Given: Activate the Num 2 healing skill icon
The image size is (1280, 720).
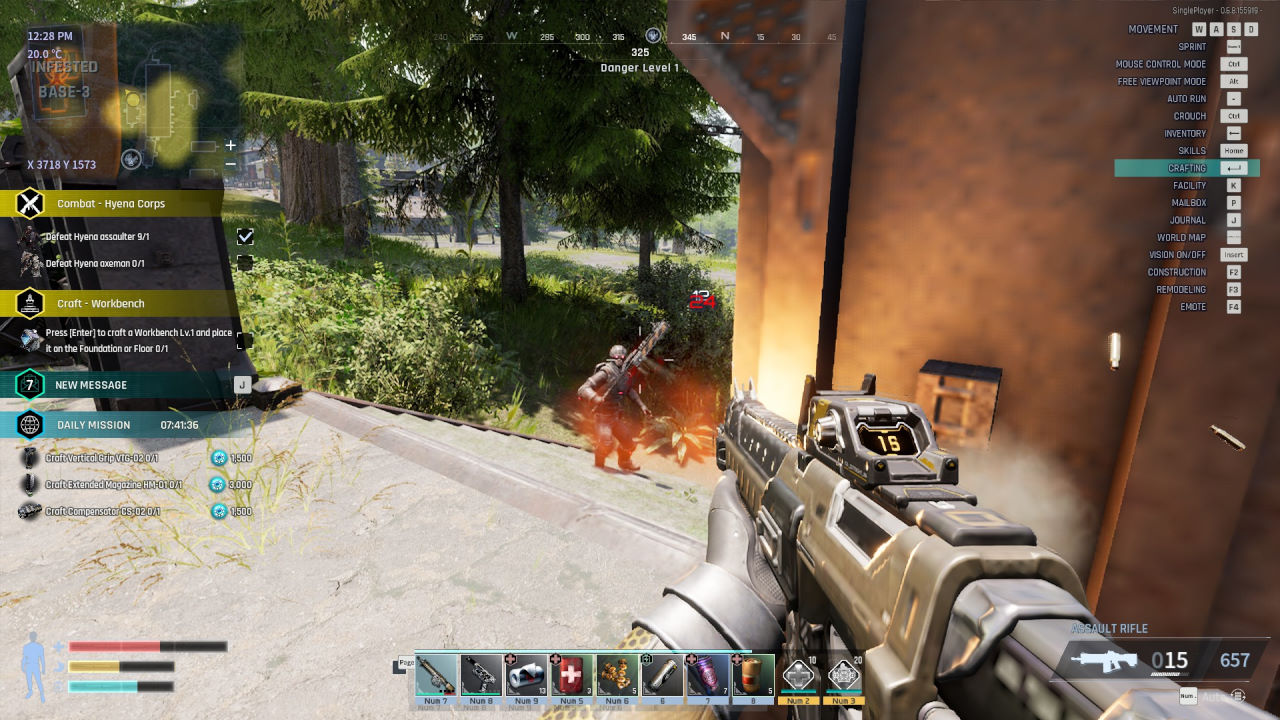Looking at the screenshot, I should 798,676.
